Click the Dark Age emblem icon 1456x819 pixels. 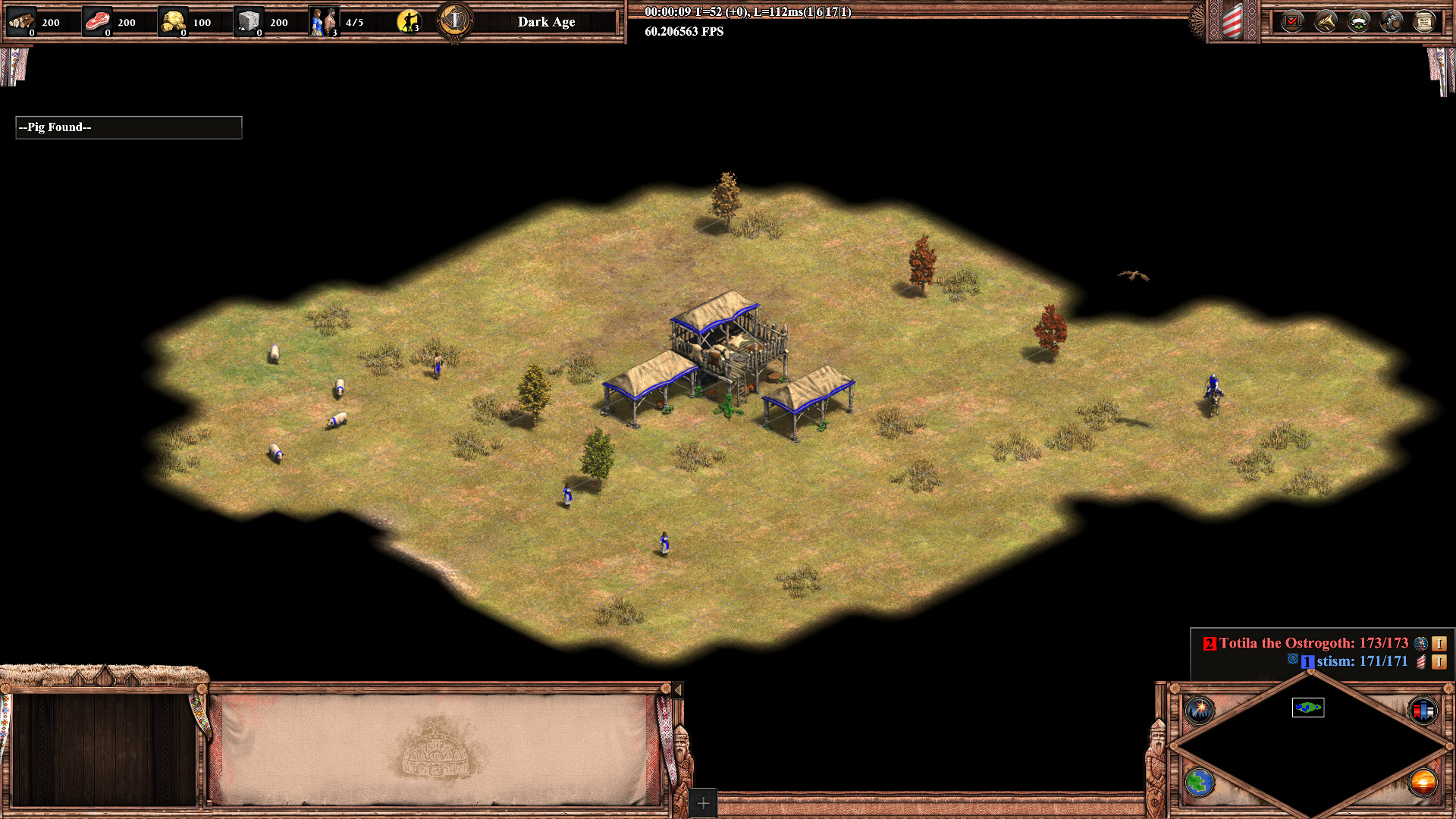455,20
